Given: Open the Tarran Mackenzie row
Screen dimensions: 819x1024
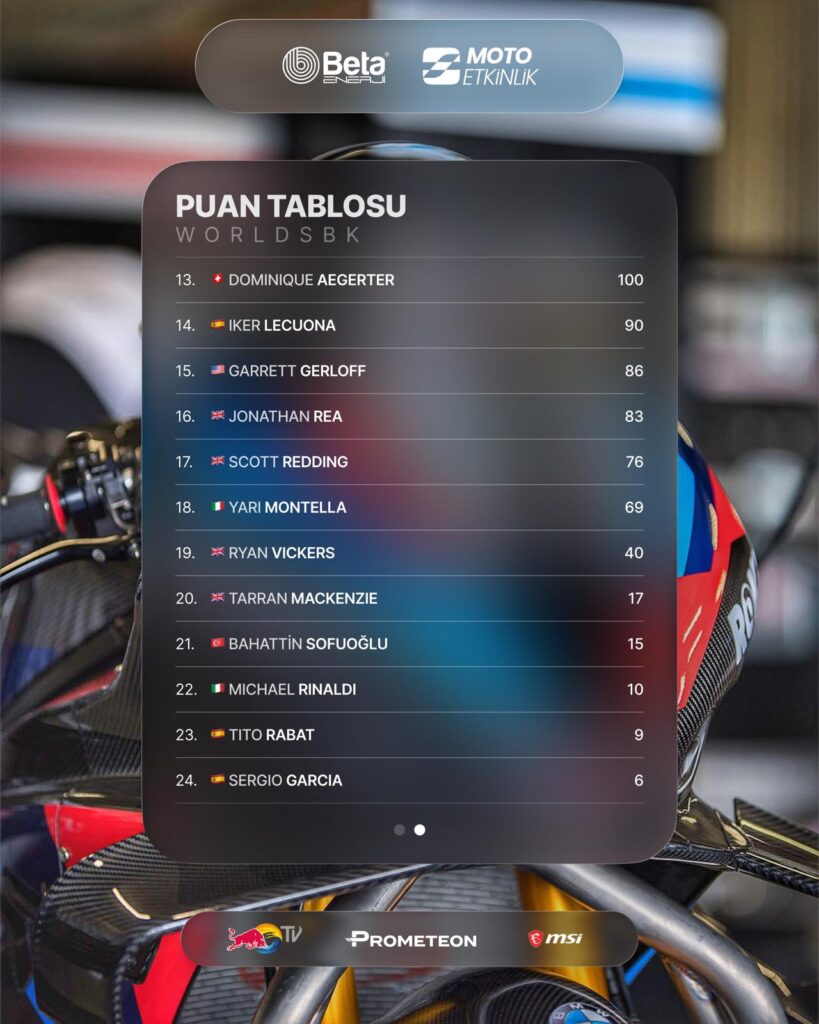Looking at the screenshot, I should [x=409, y=598].
